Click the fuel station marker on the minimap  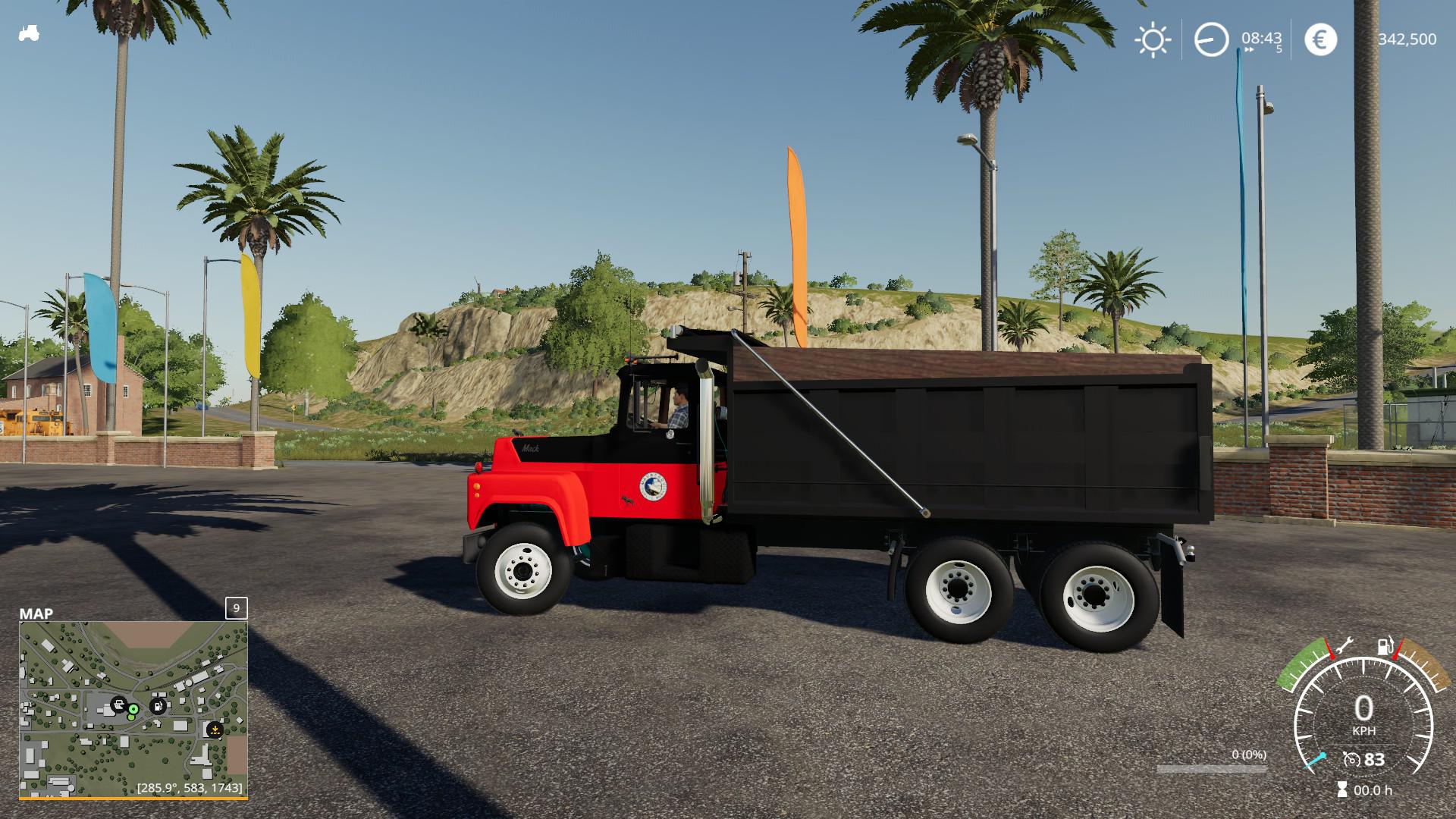click(158, 706)
